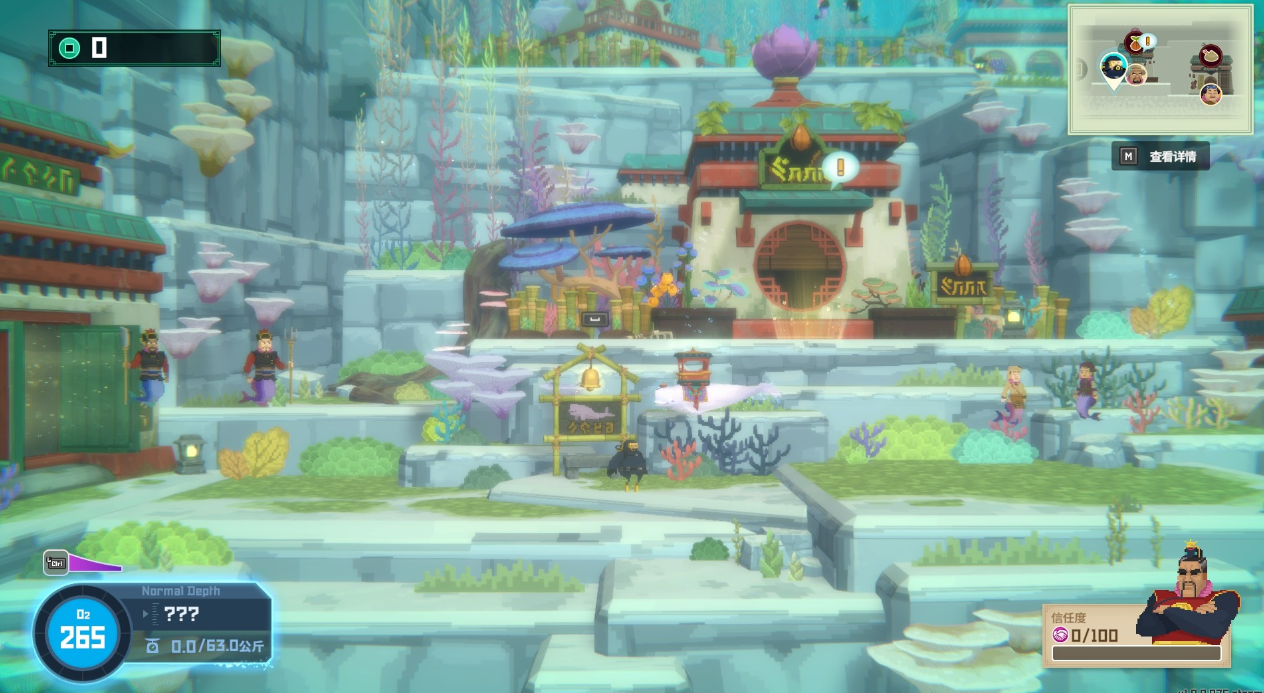The image size is (1264, 693).
Task: Click the 查看详情 map details button
Action: click(x=1160, y=156)
